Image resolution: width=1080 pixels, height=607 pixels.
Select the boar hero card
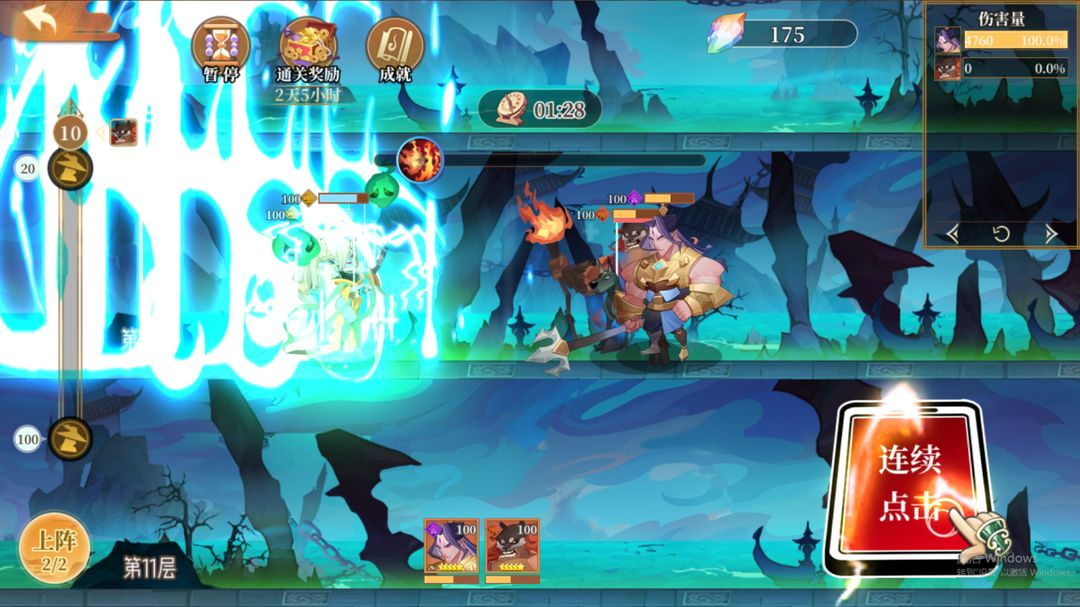tap(513, 546)
